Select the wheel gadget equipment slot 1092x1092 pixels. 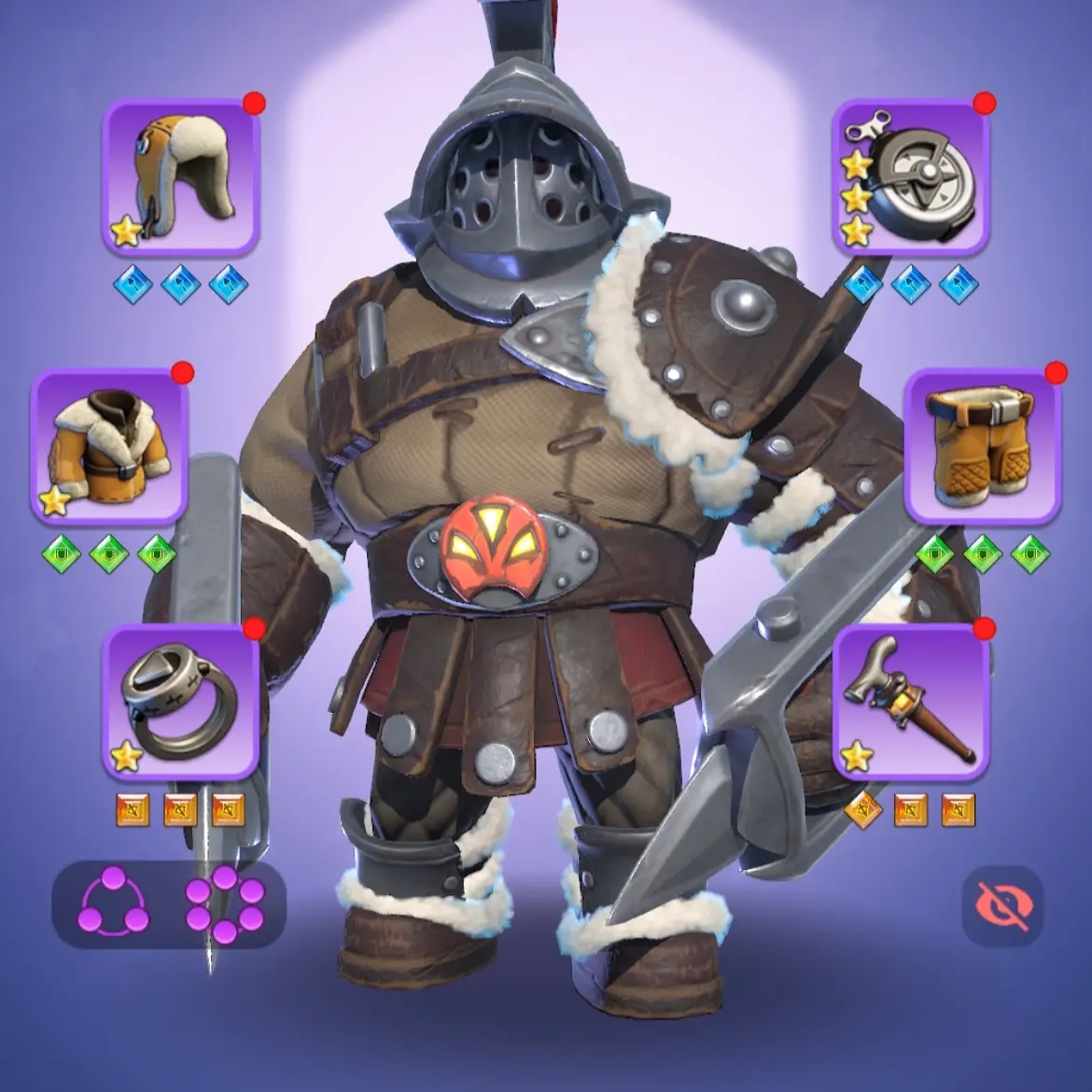click(x=910, y=177)
